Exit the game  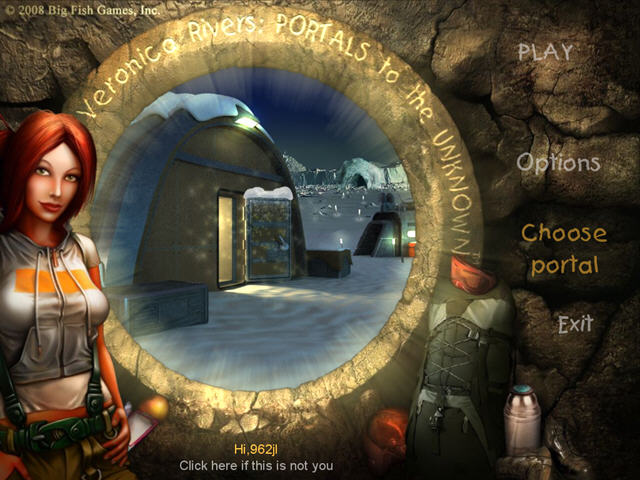pyautogui.click(x=575, y=324)
